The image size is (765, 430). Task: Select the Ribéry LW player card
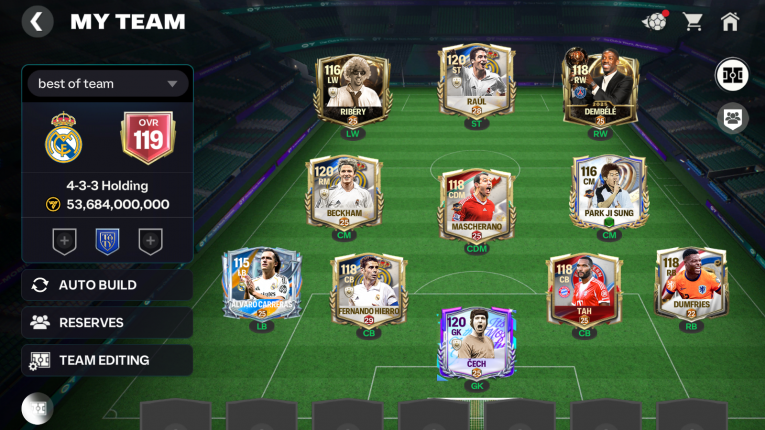pos(353,88)
